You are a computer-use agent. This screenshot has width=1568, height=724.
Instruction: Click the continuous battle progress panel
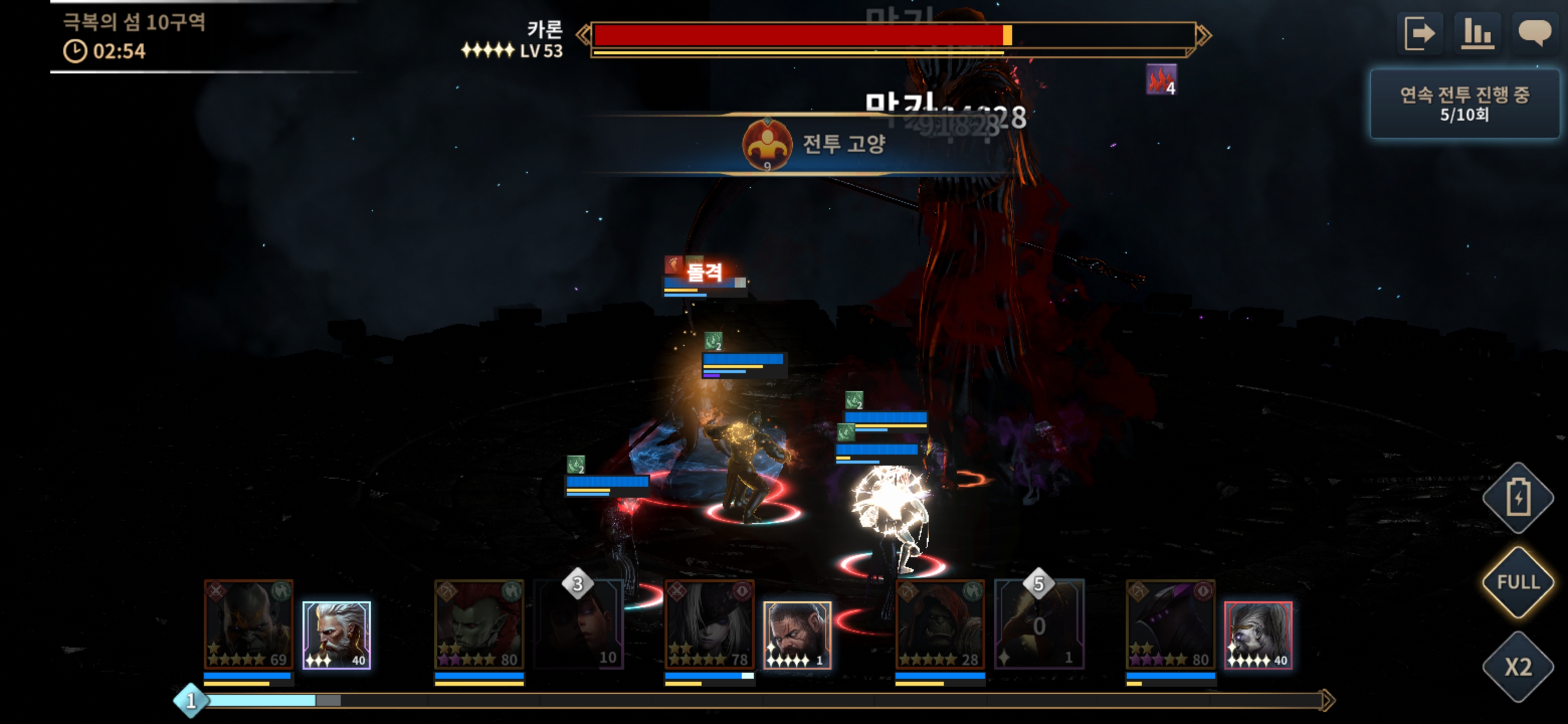[1464, 104]
